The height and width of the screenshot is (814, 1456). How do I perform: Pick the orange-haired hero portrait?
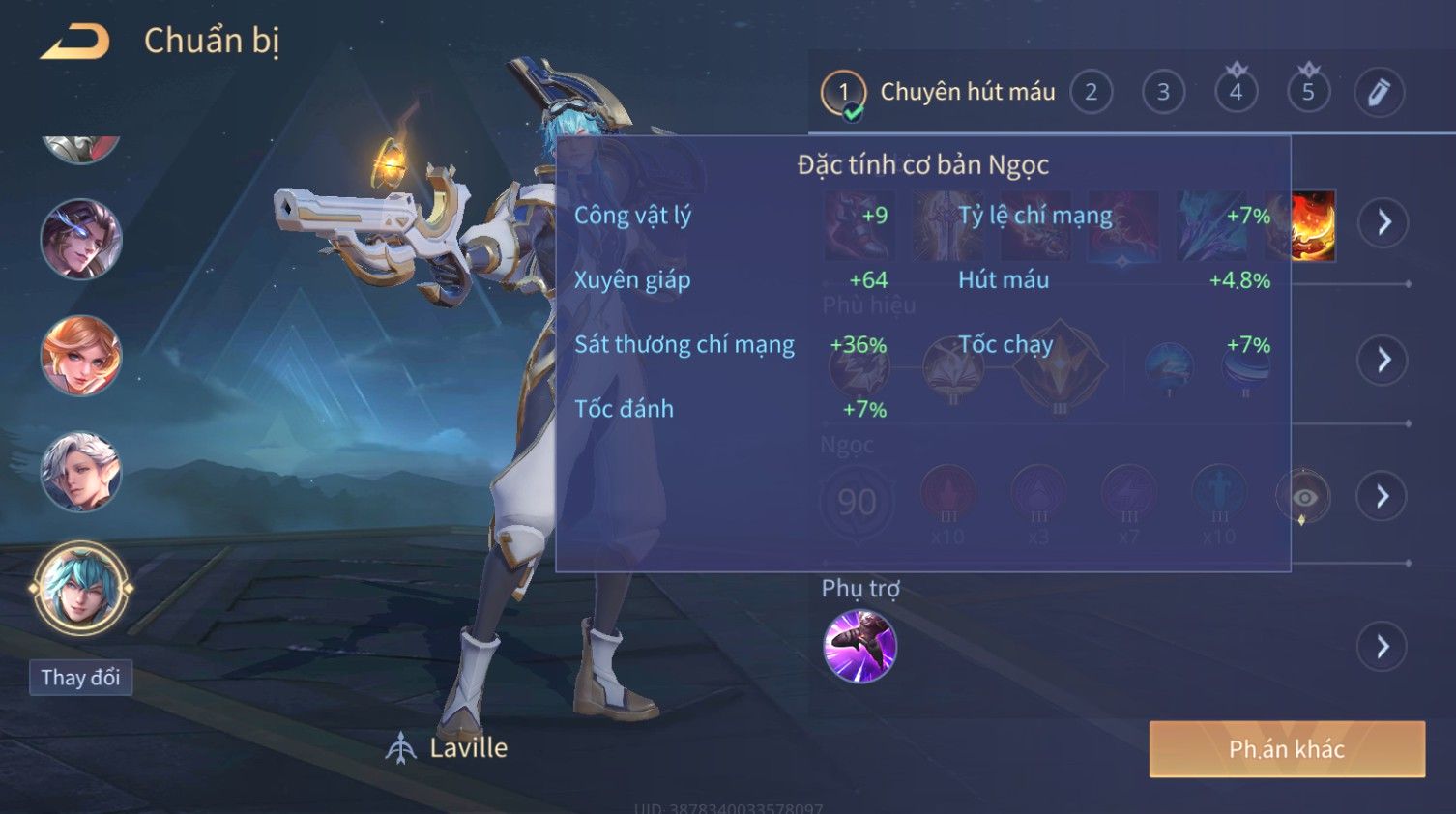click(x=80, y=356)
